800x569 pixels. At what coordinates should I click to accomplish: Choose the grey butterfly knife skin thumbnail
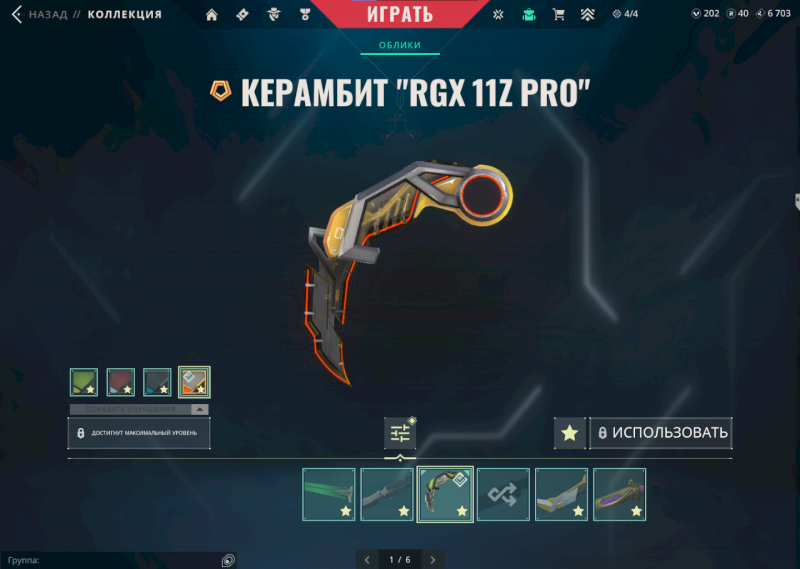coord(387,494)
